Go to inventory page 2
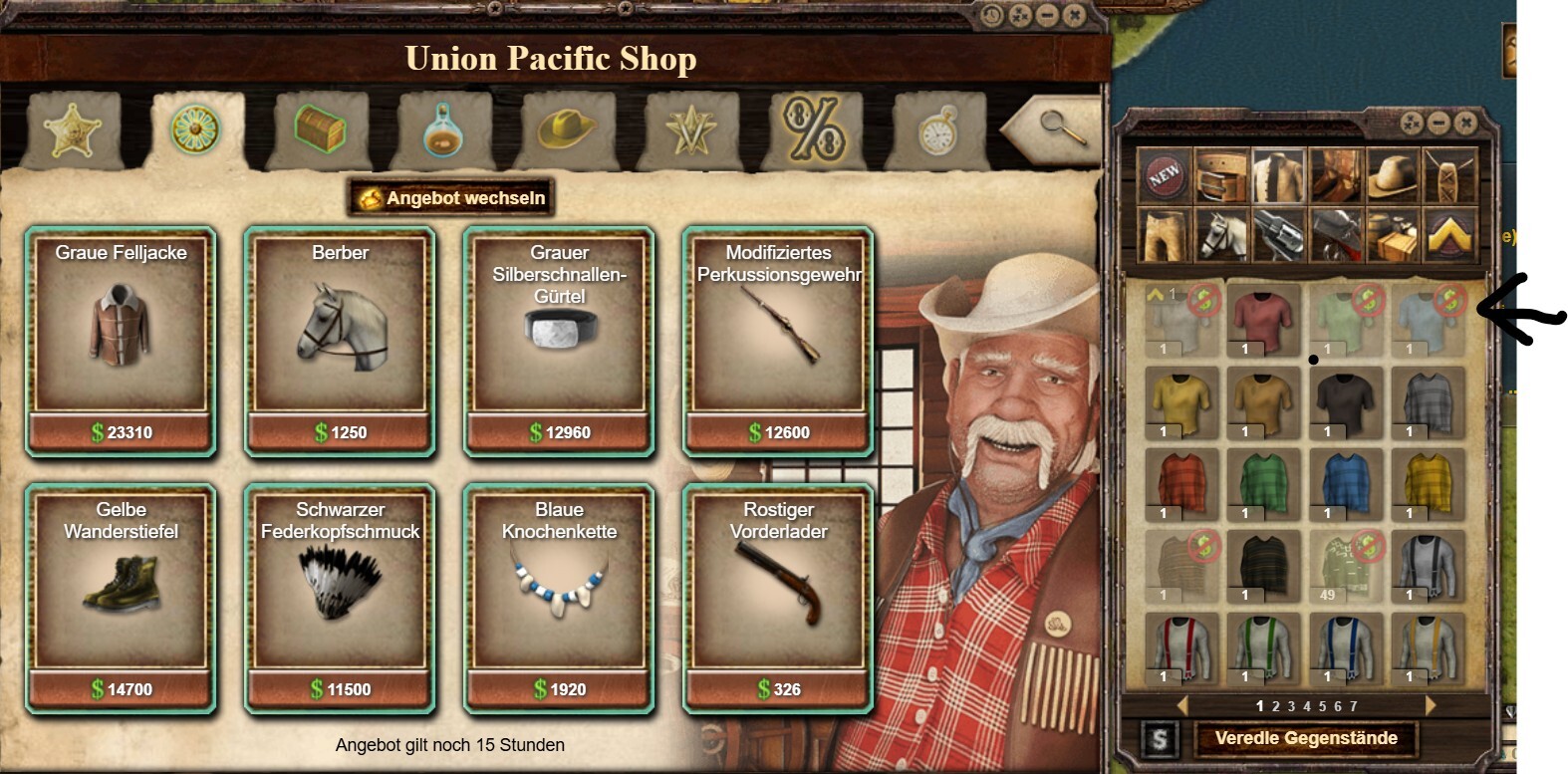Viewport: 1568px width, 774px height. (x=1275, y=706)
